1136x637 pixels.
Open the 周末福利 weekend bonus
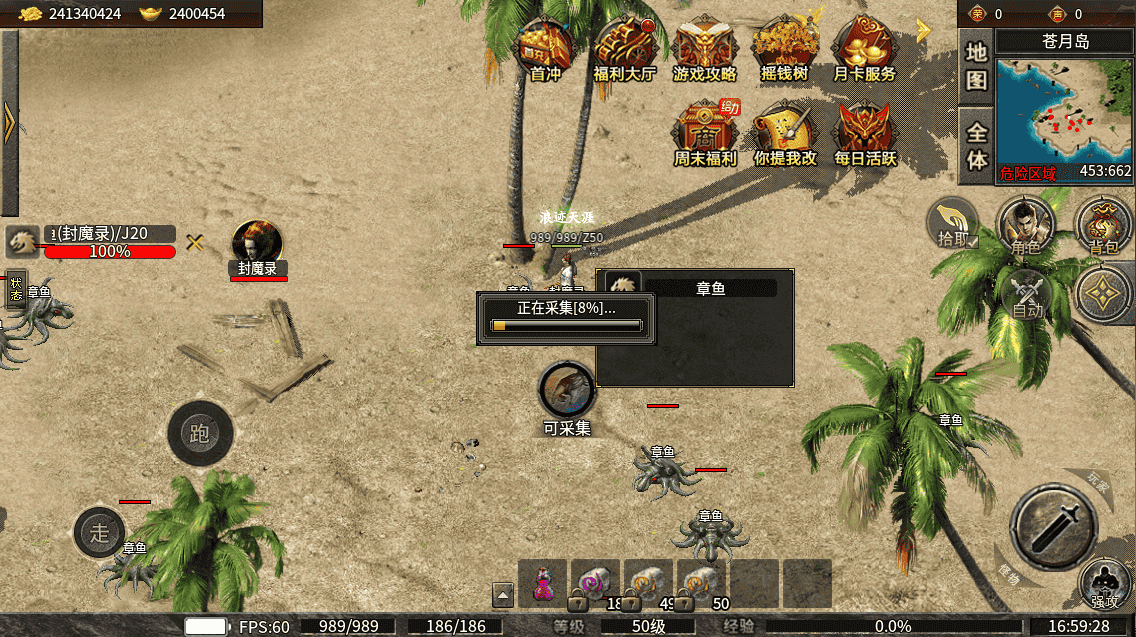coord(704,133)
